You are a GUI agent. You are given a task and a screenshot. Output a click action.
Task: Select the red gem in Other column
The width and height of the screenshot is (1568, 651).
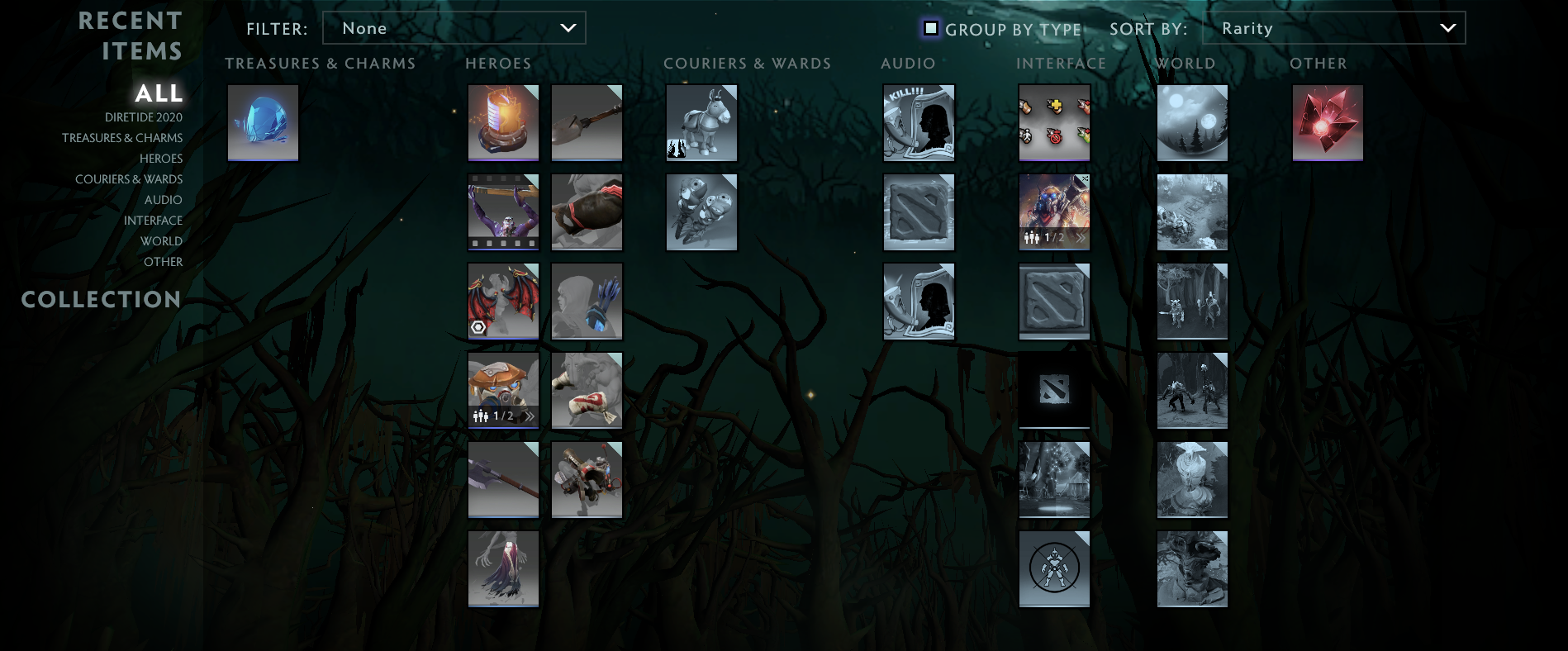[1327, 122]
